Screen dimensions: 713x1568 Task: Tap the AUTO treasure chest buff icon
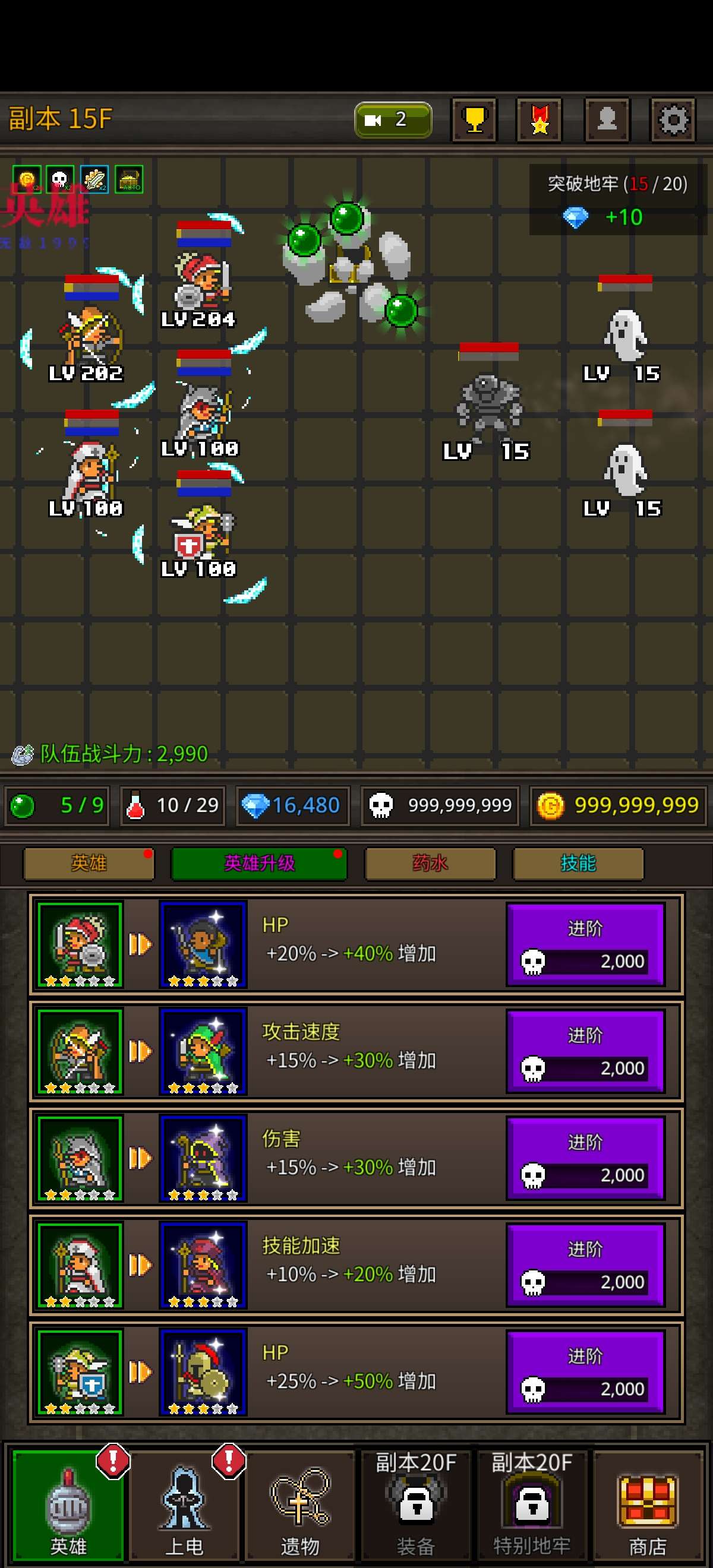click(129, 180)
